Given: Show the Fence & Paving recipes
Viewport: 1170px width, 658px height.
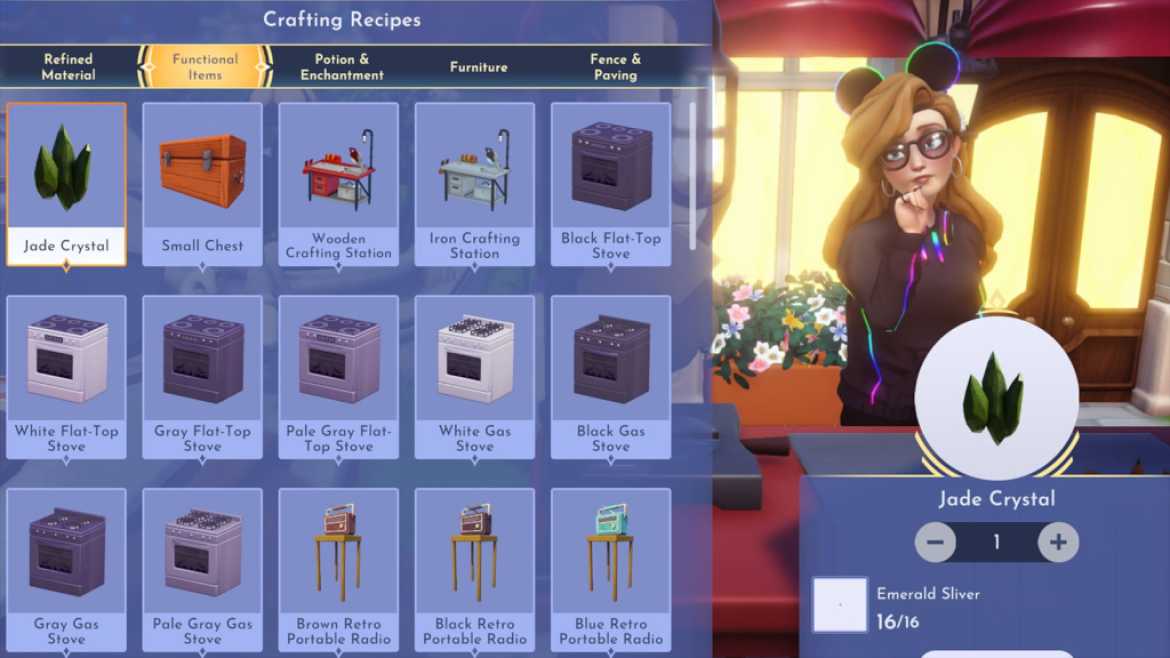Looking at the screenshot, I should (x=614, y=67).
